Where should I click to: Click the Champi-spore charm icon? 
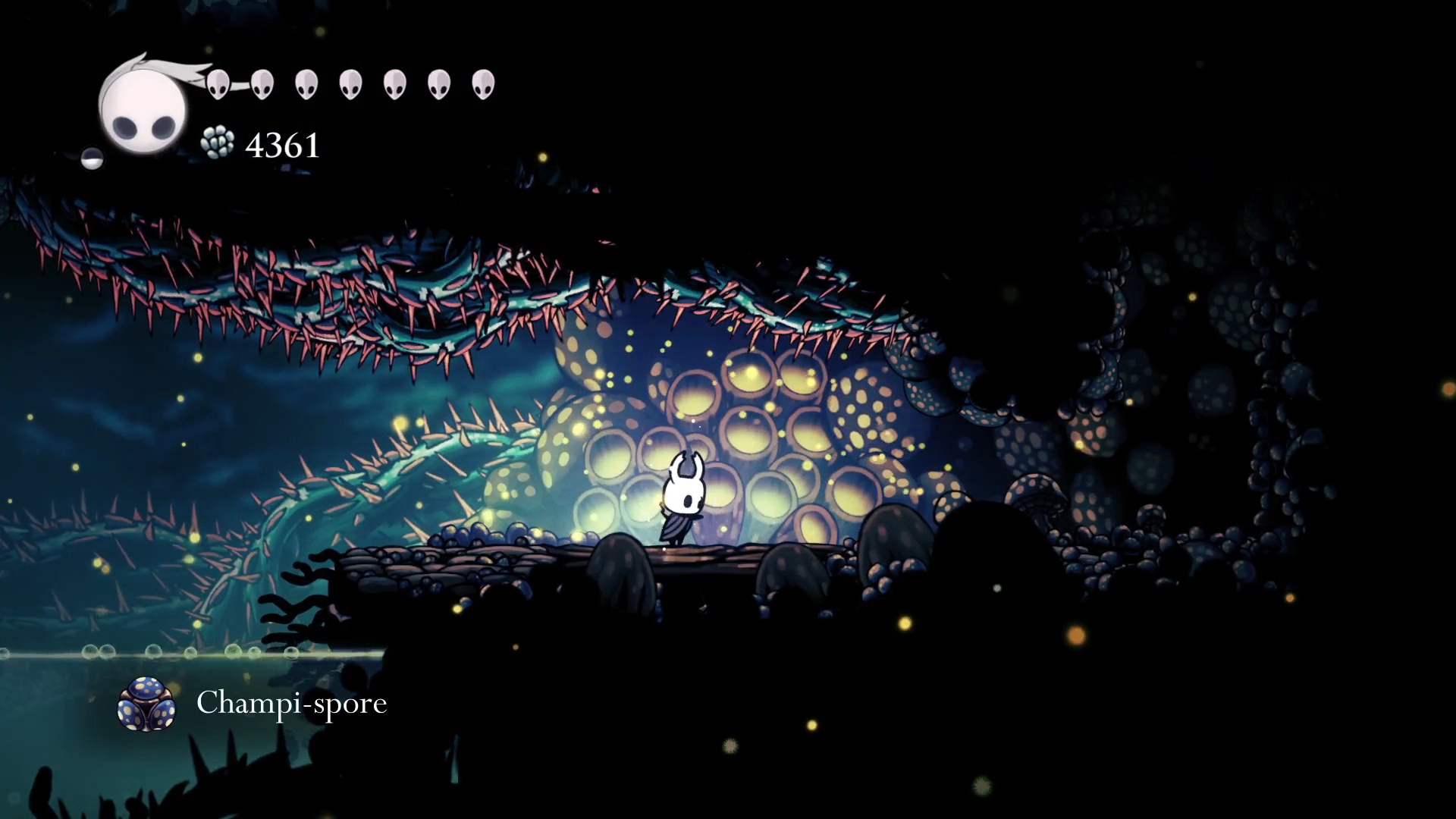point(146,704)
